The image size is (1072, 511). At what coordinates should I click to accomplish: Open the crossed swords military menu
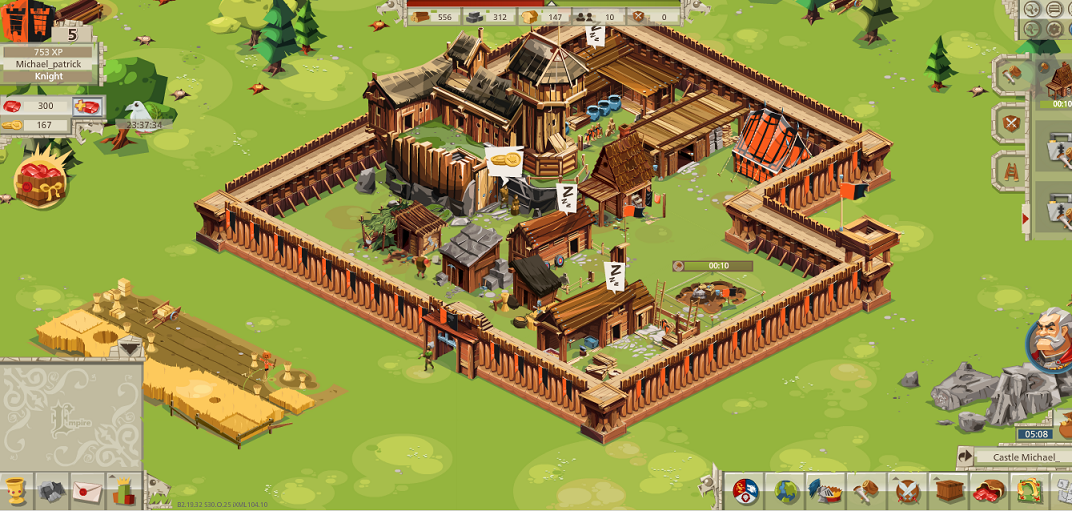[x=907, y=491]
